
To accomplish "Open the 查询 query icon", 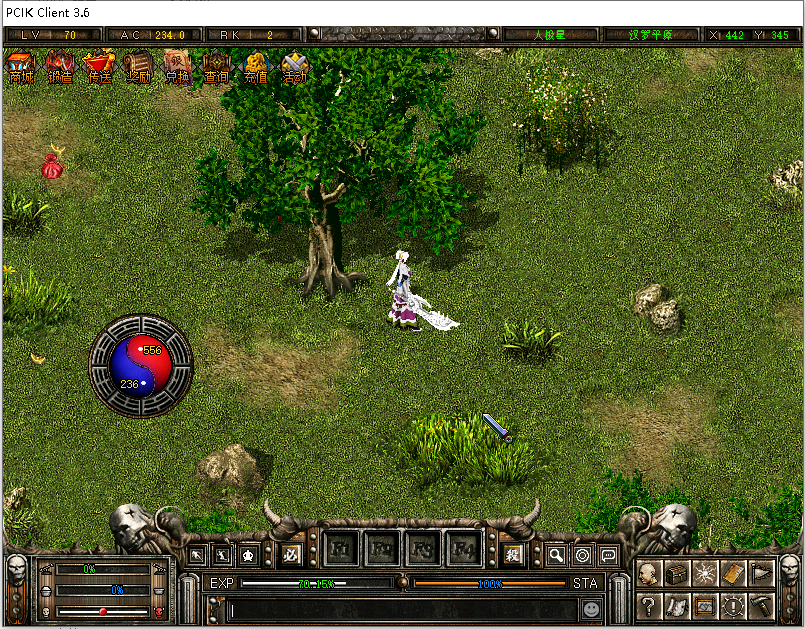I will tap(217, 68).
